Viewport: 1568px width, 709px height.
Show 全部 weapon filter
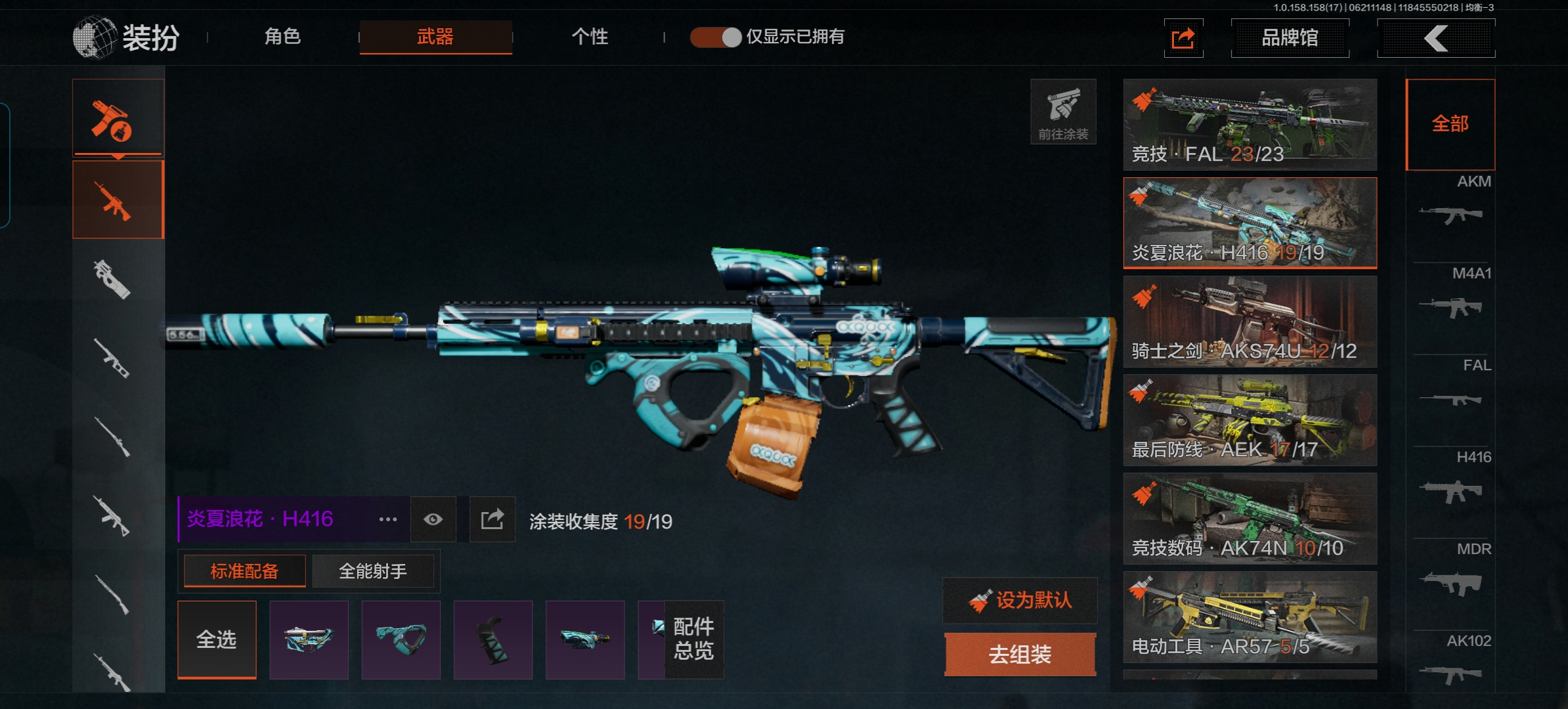point(1450,124)
